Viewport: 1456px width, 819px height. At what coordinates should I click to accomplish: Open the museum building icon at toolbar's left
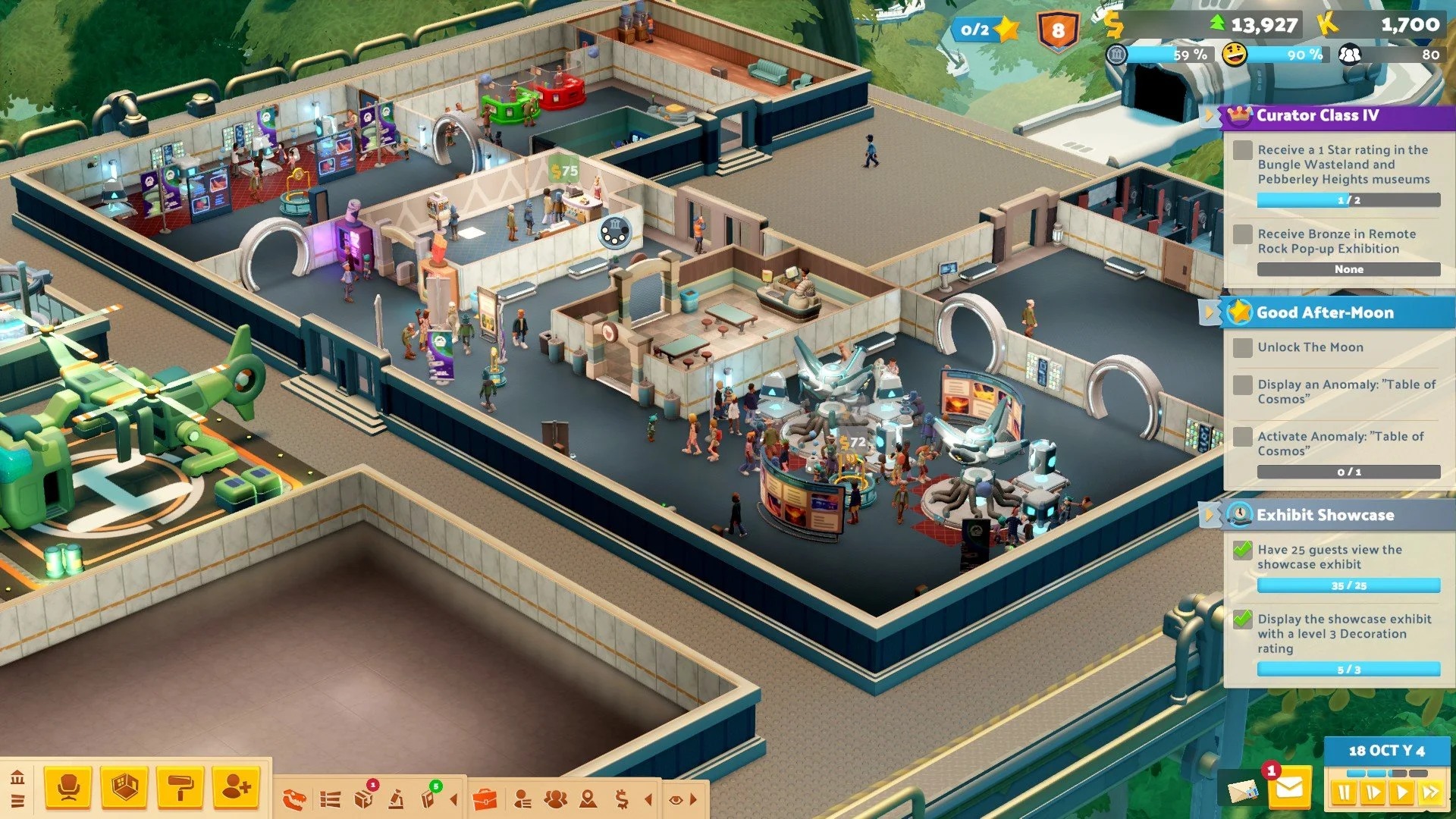tap(18, 777)
